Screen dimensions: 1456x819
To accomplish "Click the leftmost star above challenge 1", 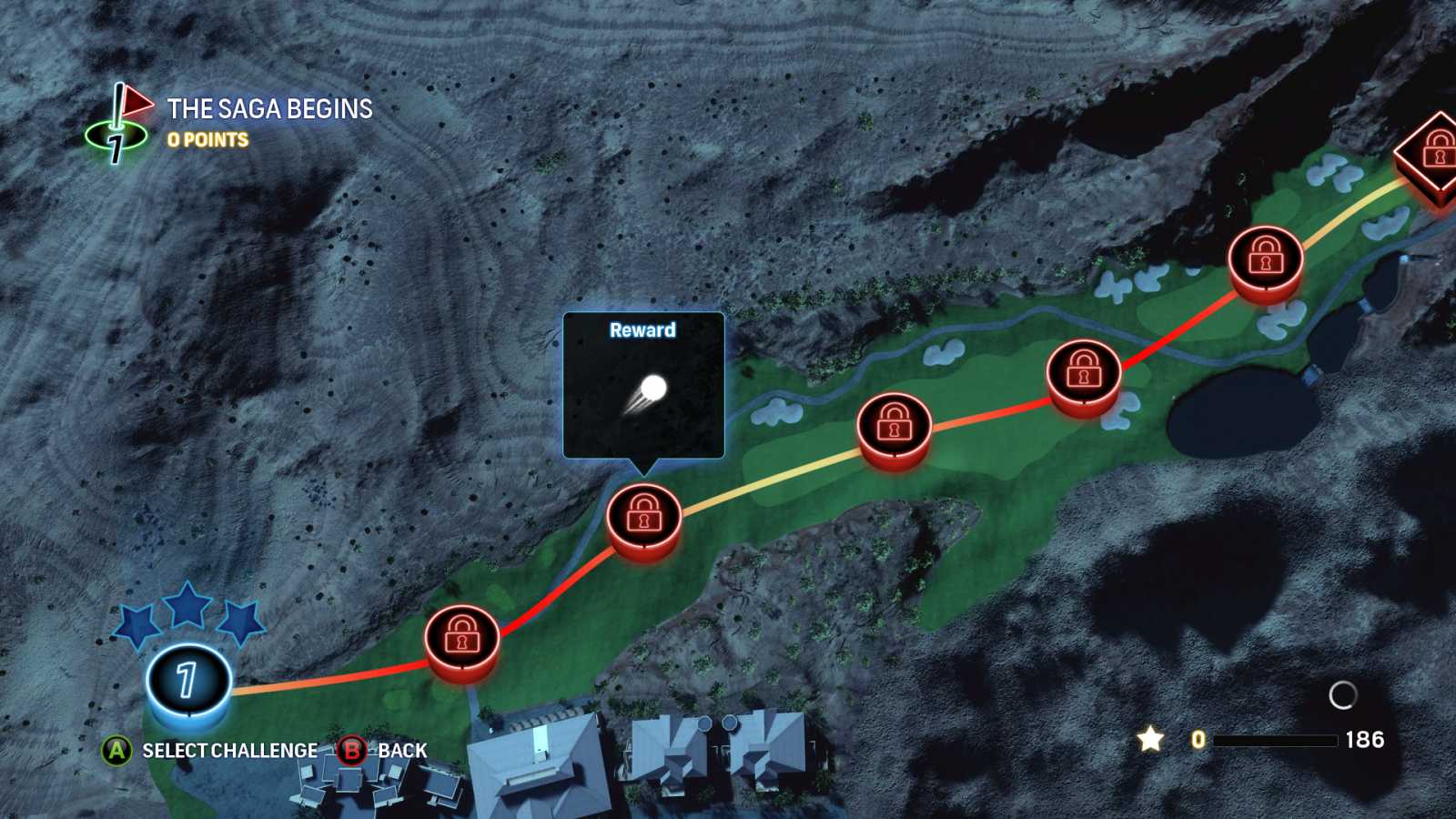I will point(135,622).
